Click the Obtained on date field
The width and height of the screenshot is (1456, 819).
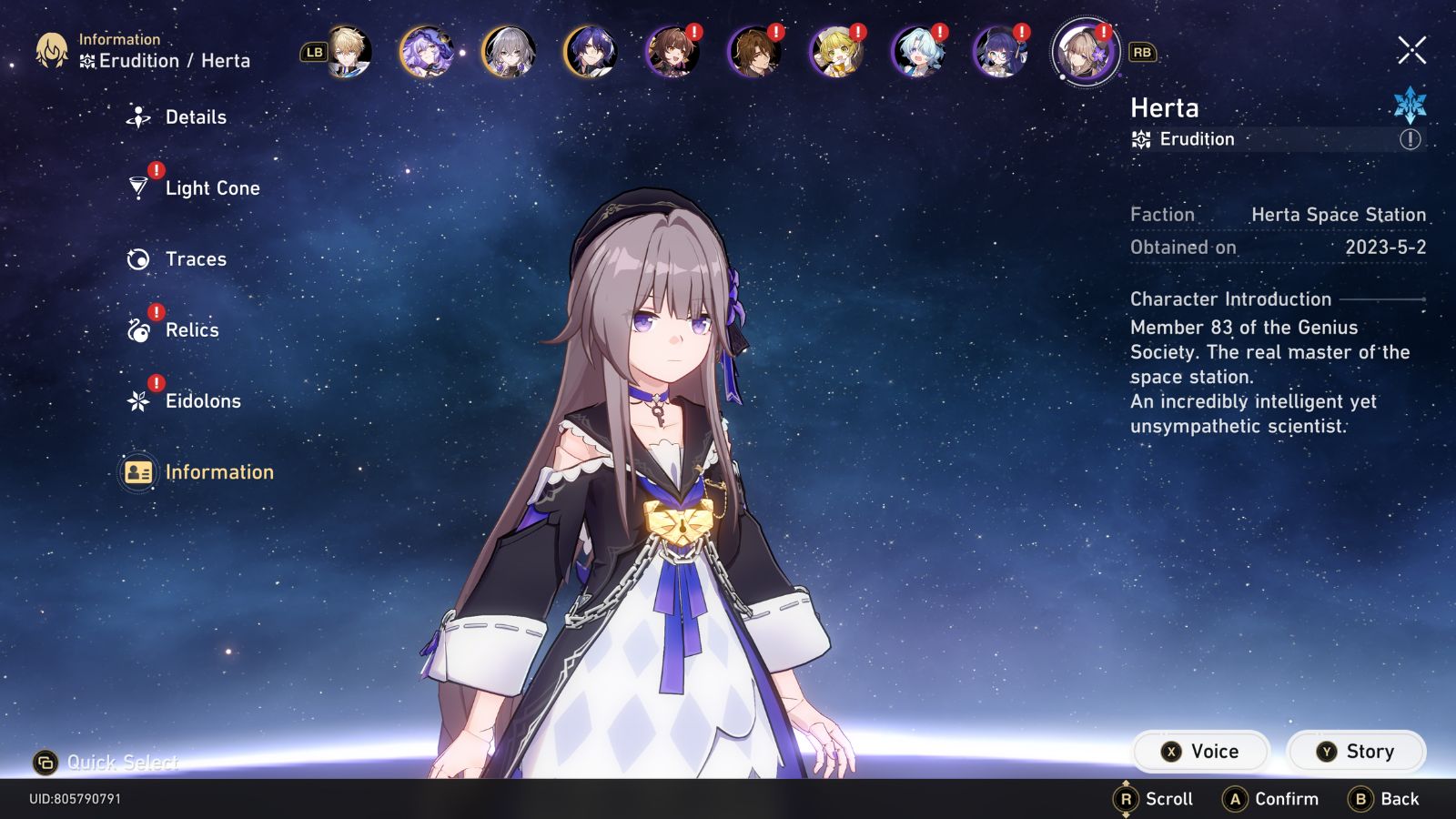tap(1278, 247)
